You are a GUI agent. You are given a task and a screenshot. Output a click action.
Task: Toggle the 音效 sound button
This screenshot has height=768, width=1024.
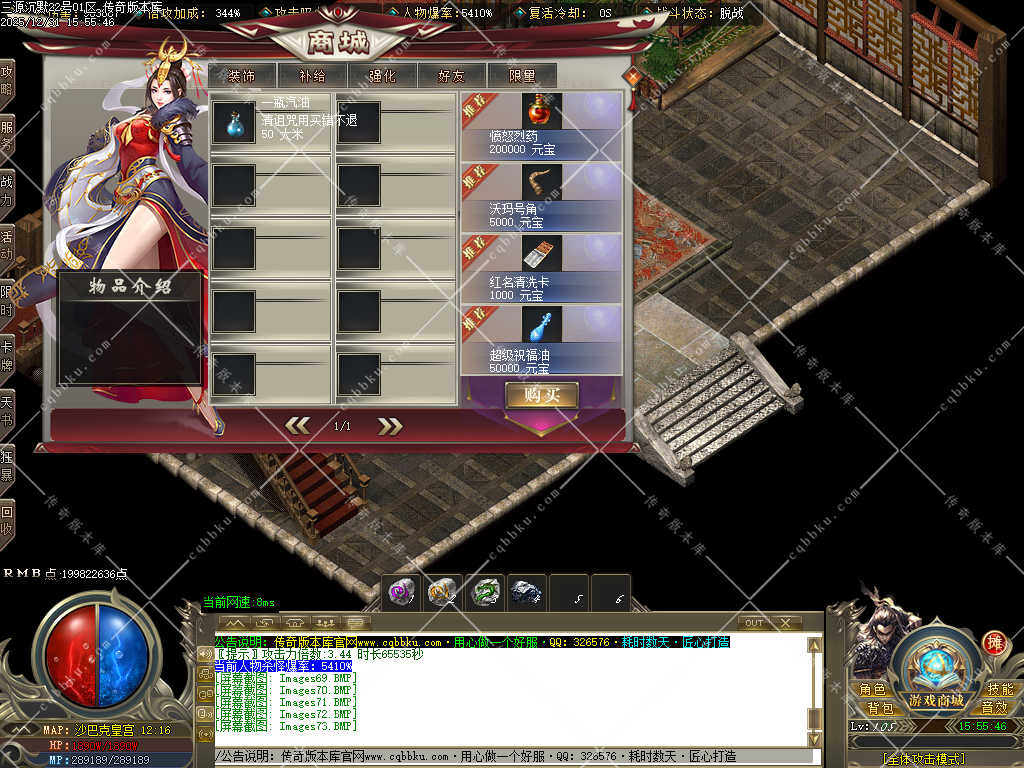(x=995, y=708)
